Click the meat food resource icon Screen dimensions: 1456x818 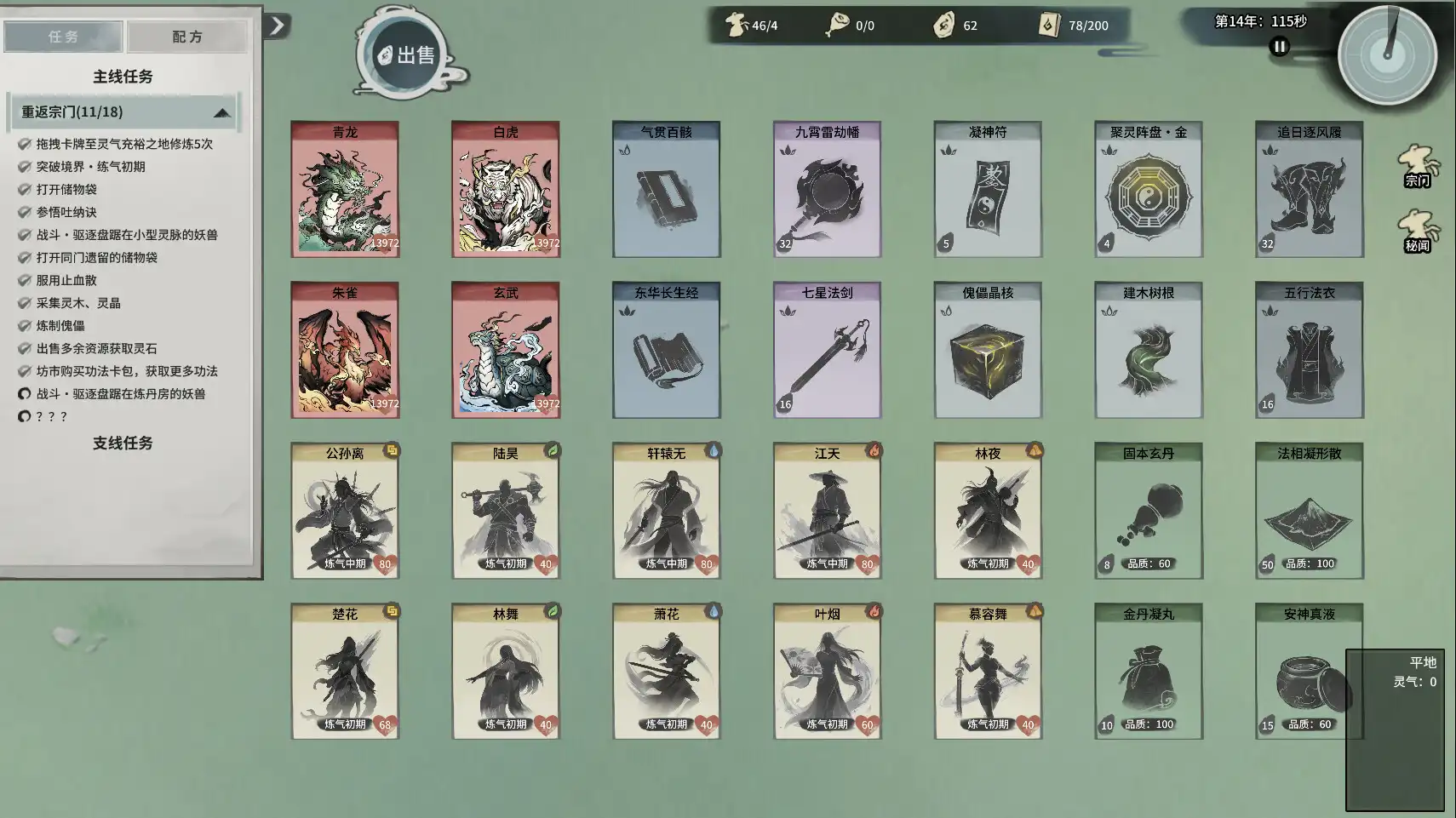pyautogui.click(x=839, y=25)
